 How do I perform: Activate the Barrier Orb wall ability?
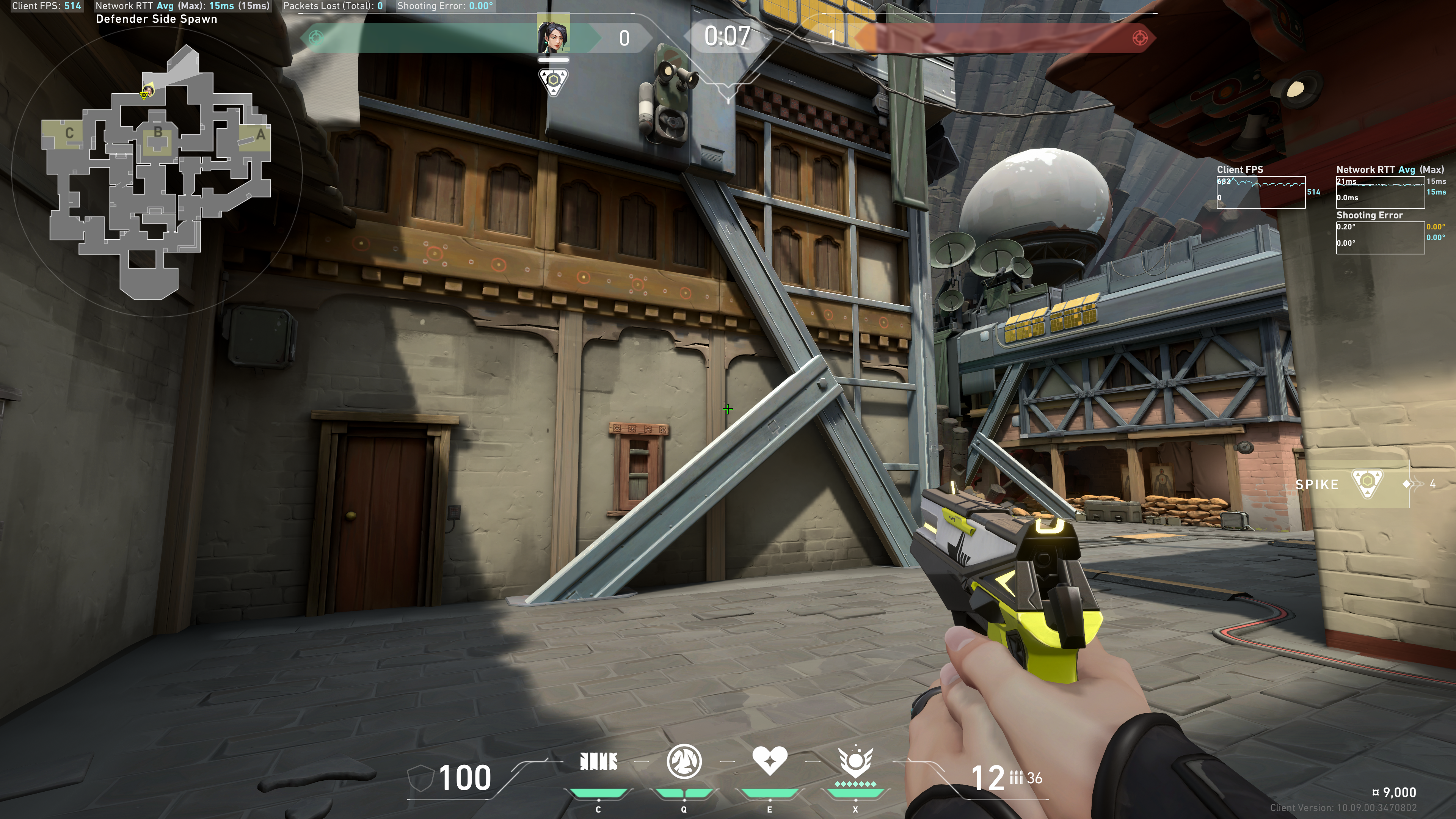coord(598,762)
